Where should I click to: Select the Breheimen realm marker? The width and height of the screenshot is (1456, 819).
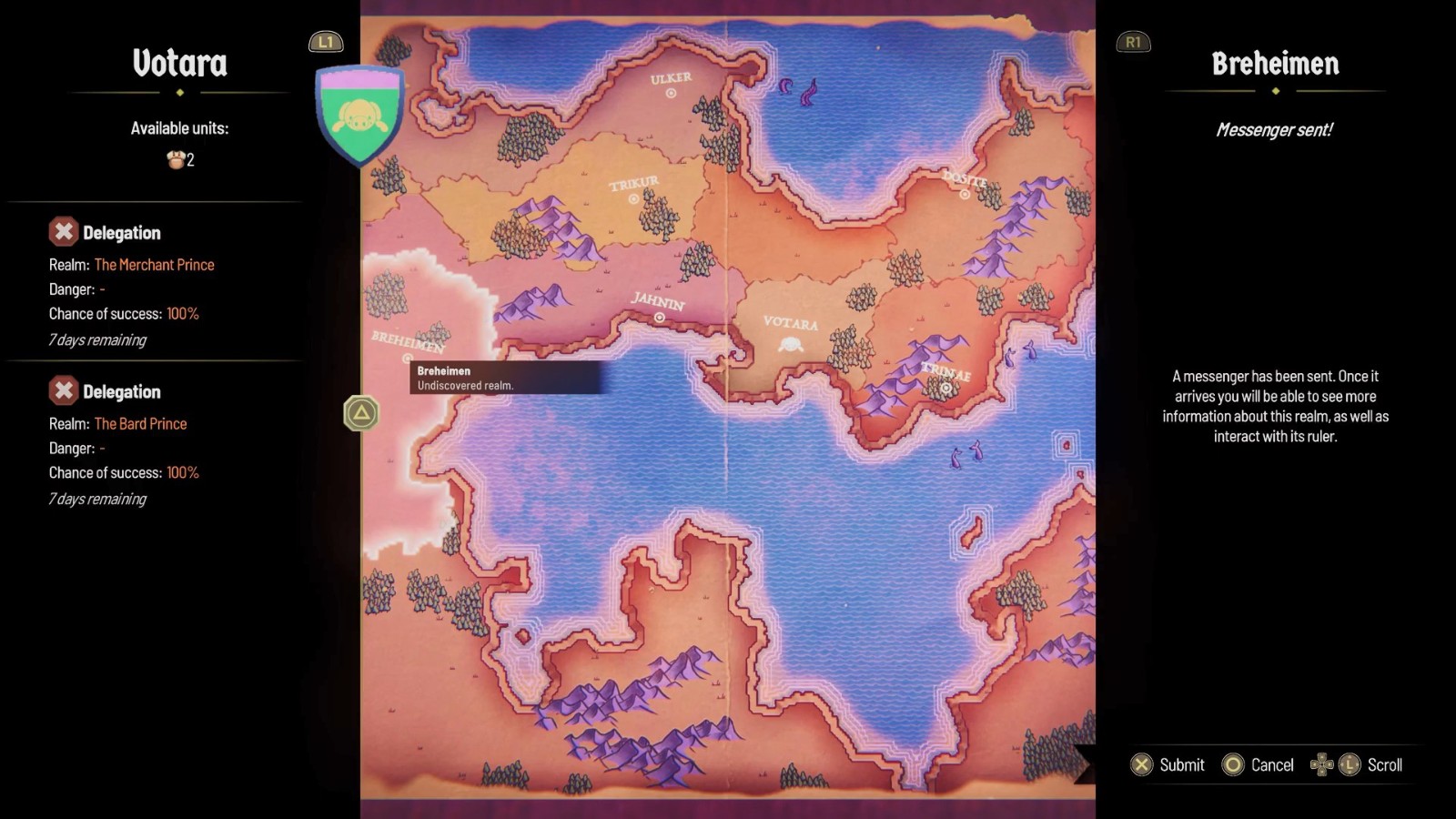(407, 359)
